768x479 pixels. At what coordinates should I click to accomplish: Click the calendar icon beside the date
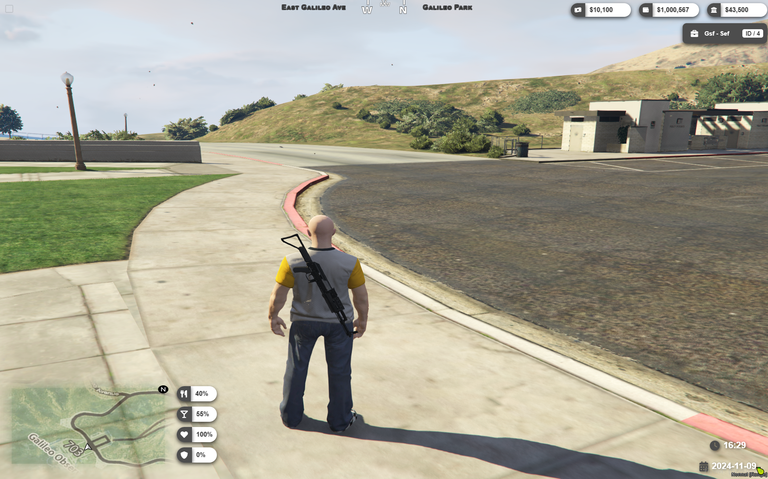[703, 466]
